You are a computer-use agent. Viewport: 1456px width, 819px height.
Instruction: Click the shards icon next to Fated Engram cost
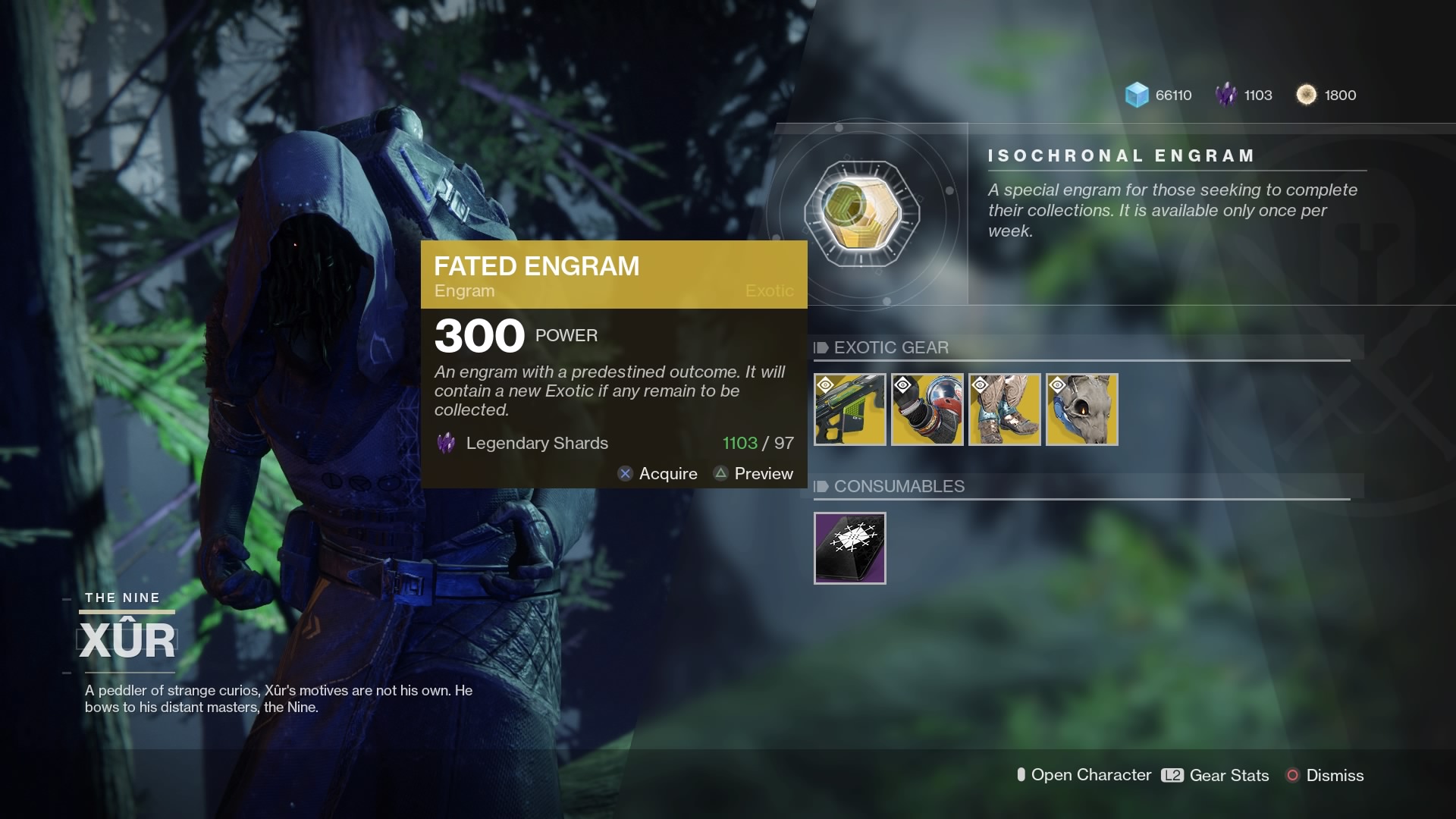pos(444,443)
